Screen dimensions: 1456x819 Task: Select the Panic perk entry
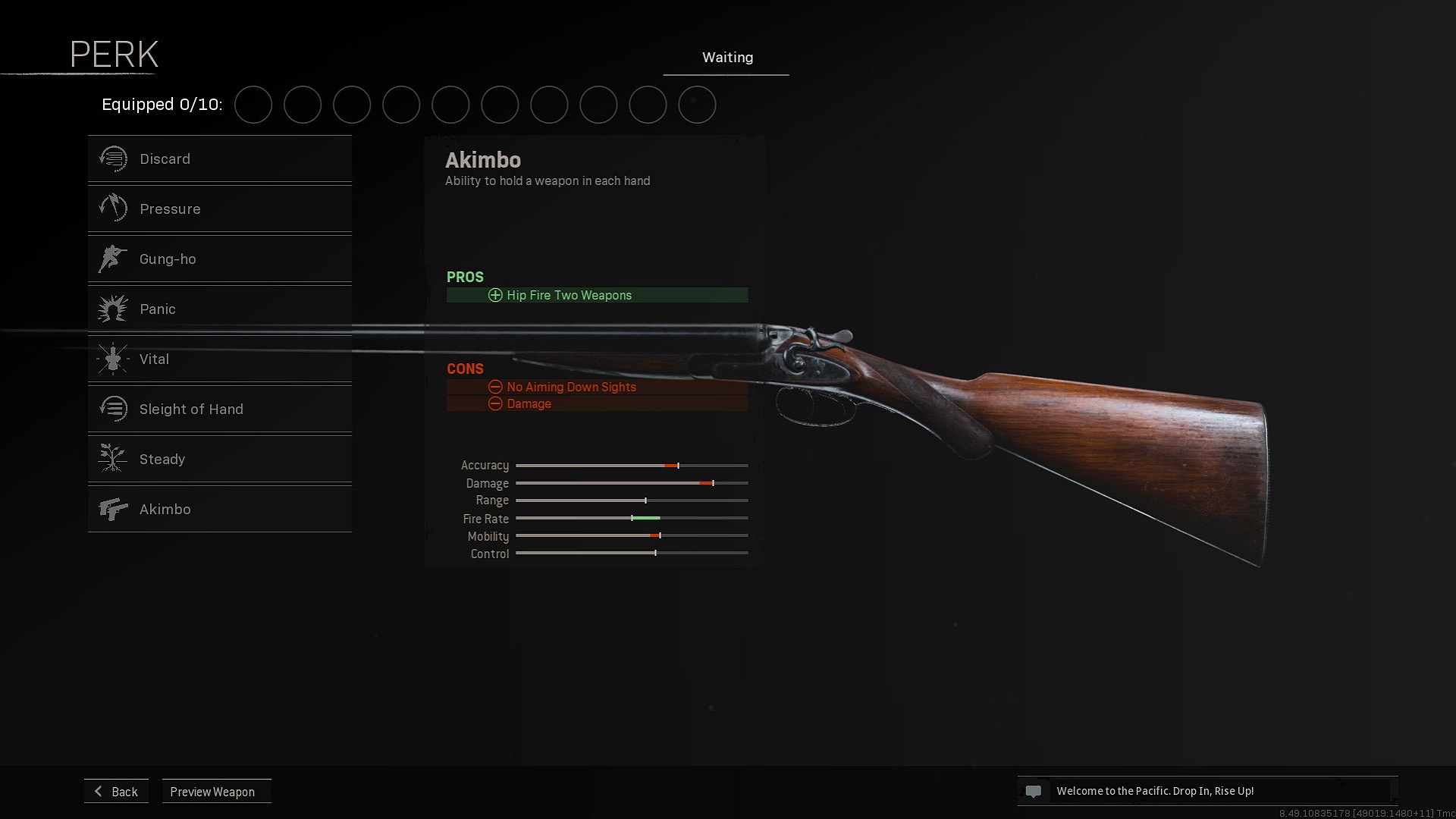(219, 309)
